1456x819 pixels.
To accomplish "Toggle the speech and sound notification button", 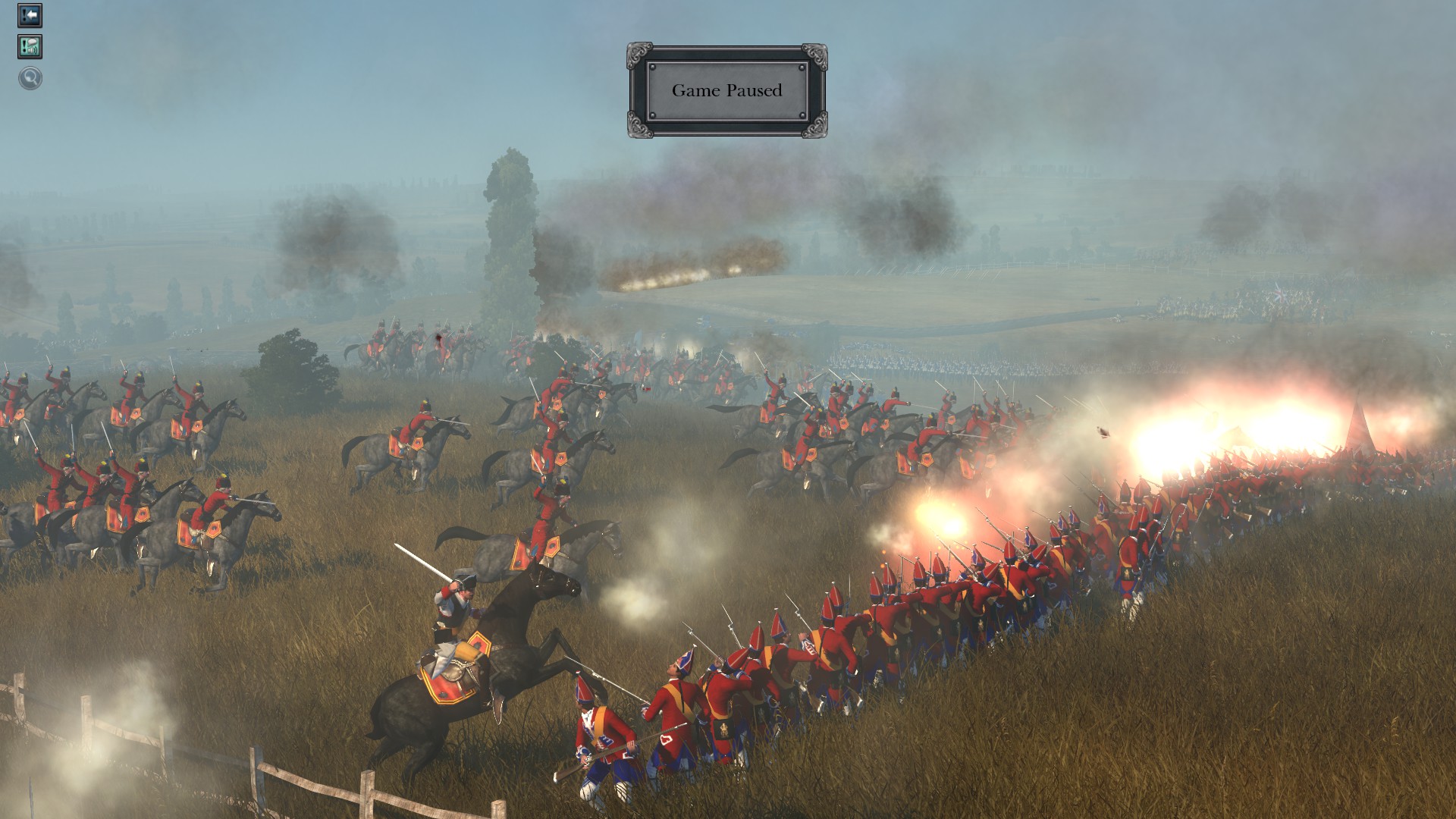I will point(30,47).
